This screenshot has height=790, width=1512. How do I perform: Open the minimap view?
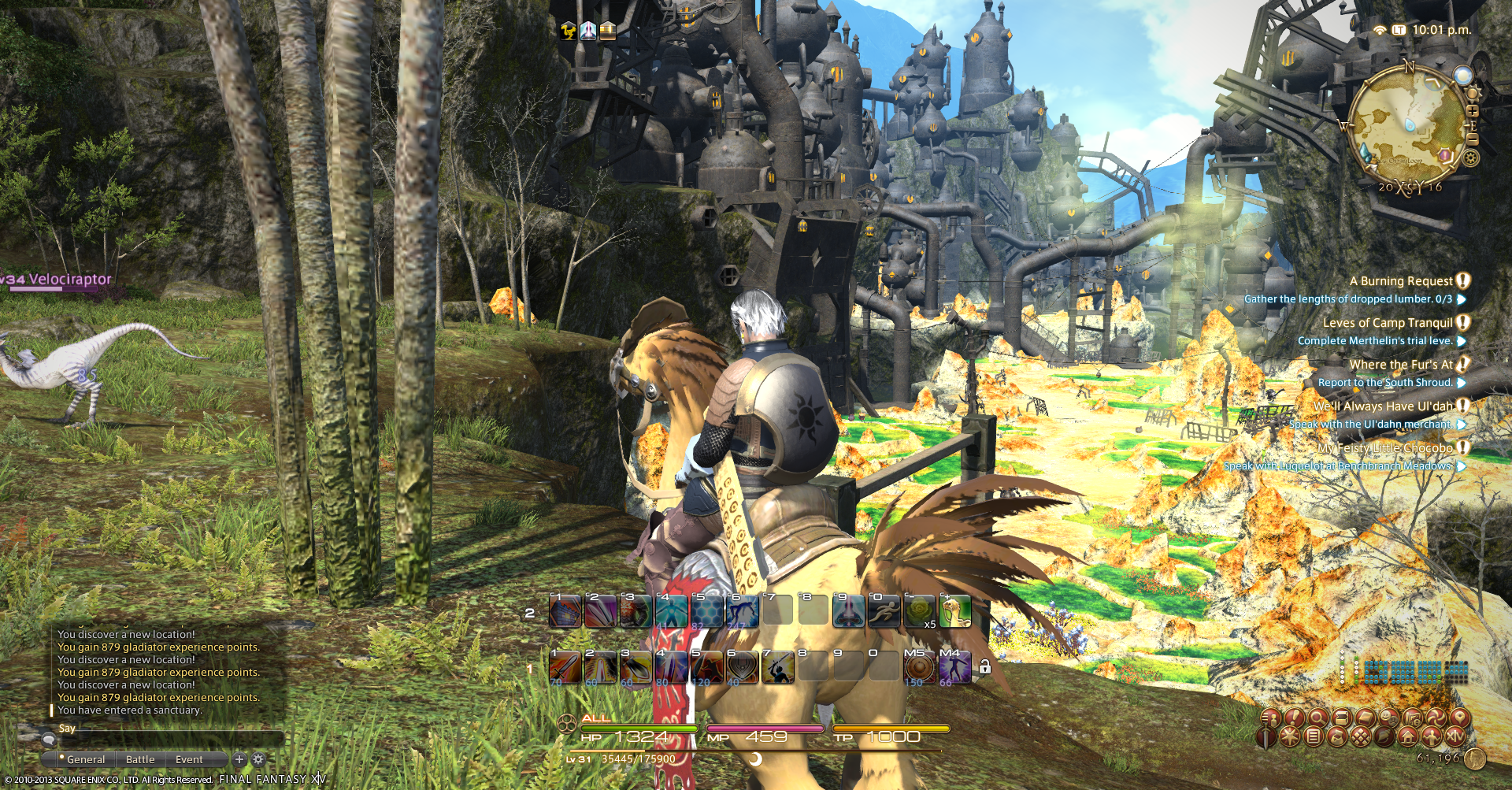pos(1407,128)
